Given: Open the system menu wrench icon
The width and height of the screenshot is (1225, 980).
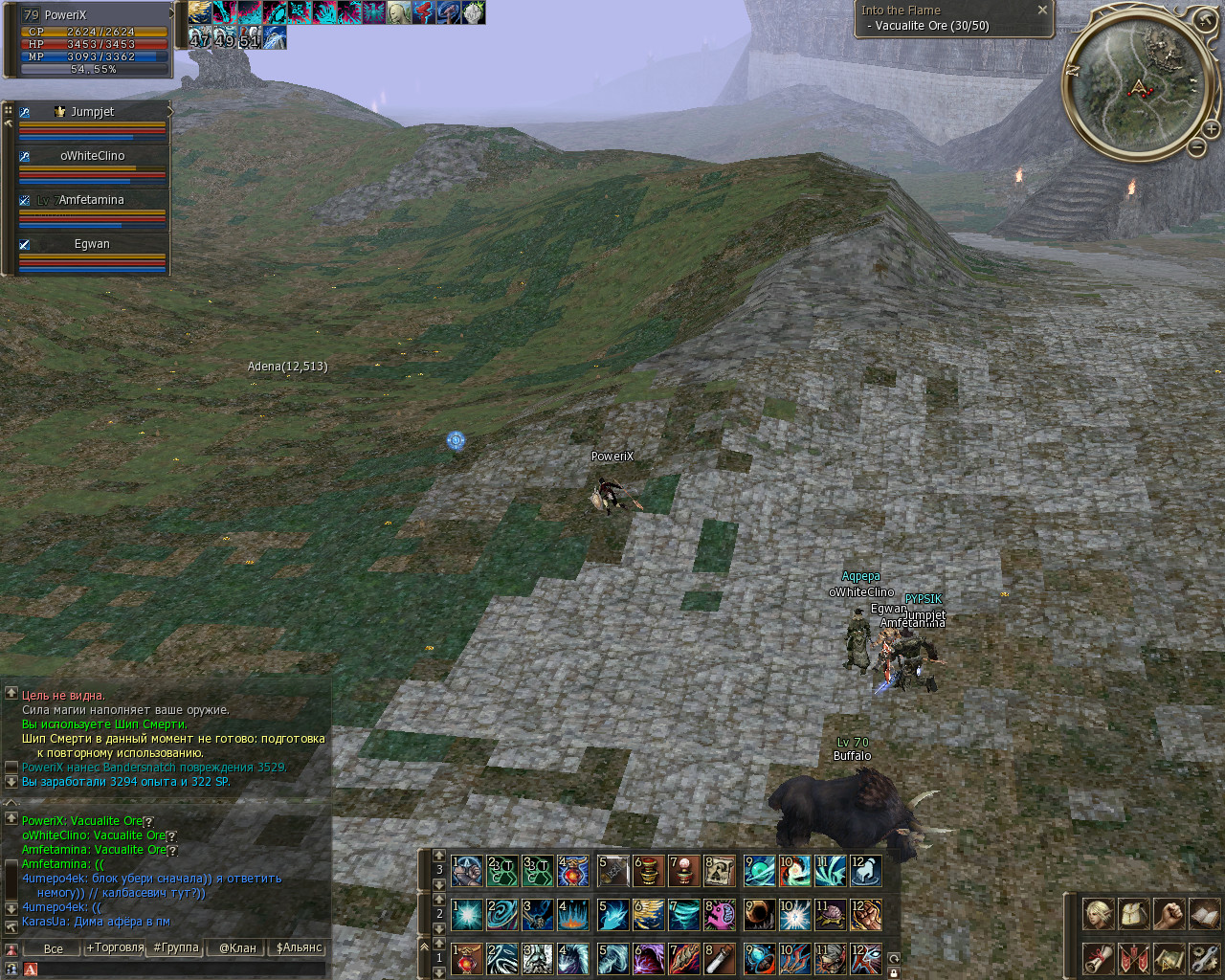Looking at the screenshot, I should click(x=1205, y=957).
